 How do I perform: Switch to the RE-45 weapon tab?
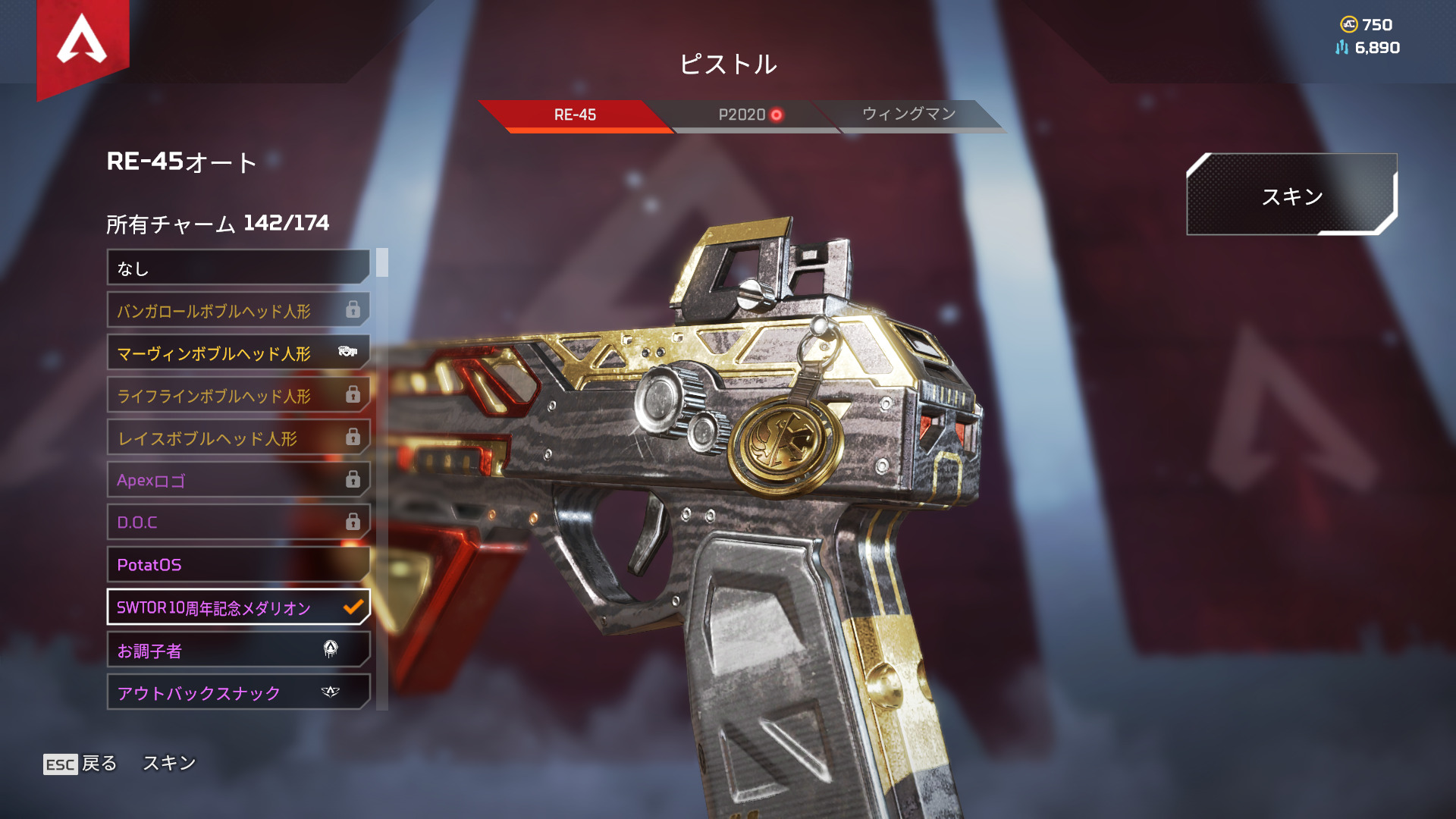tap(575, 115)
